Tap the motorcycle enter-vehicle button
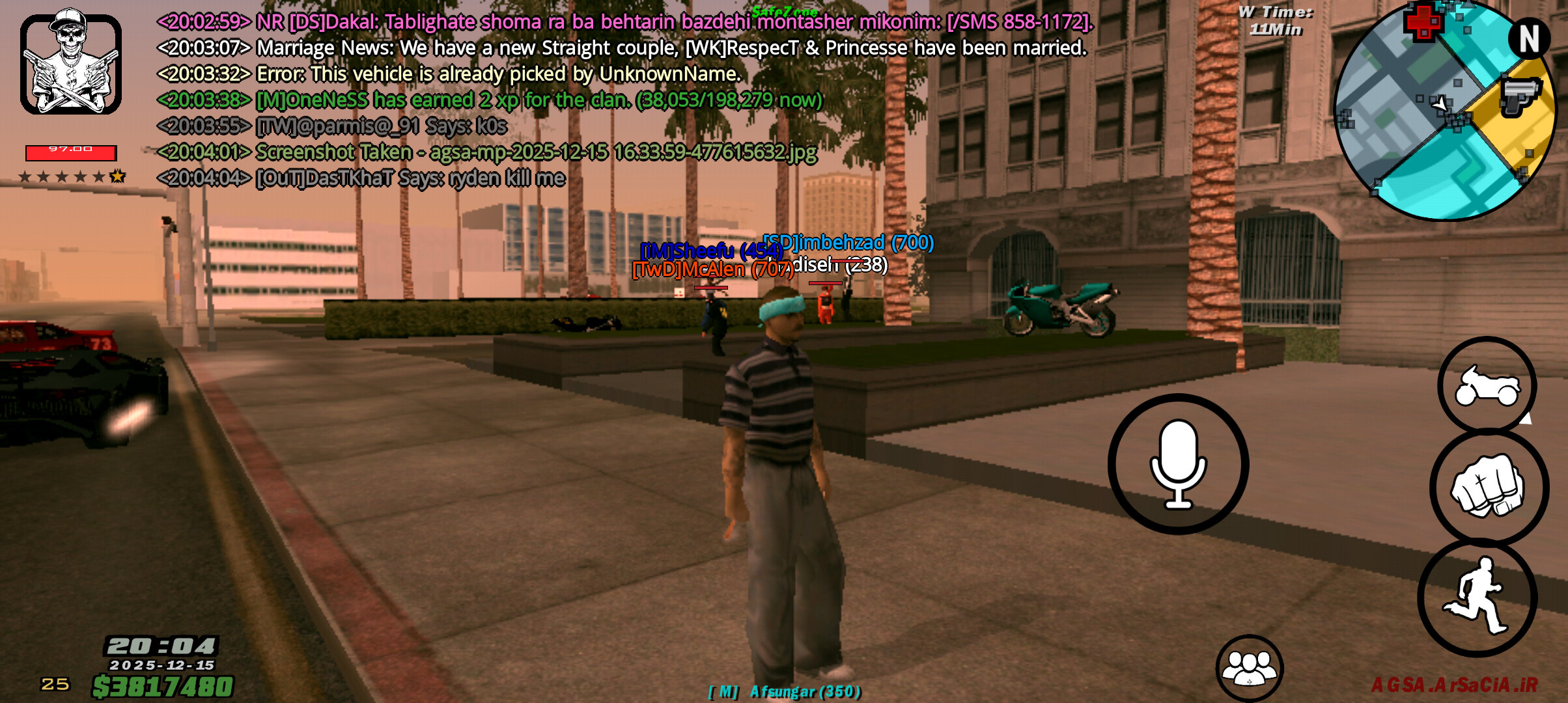Image resolution: width=1568 pixels, height=703 pixels. tap(1487, 385)
